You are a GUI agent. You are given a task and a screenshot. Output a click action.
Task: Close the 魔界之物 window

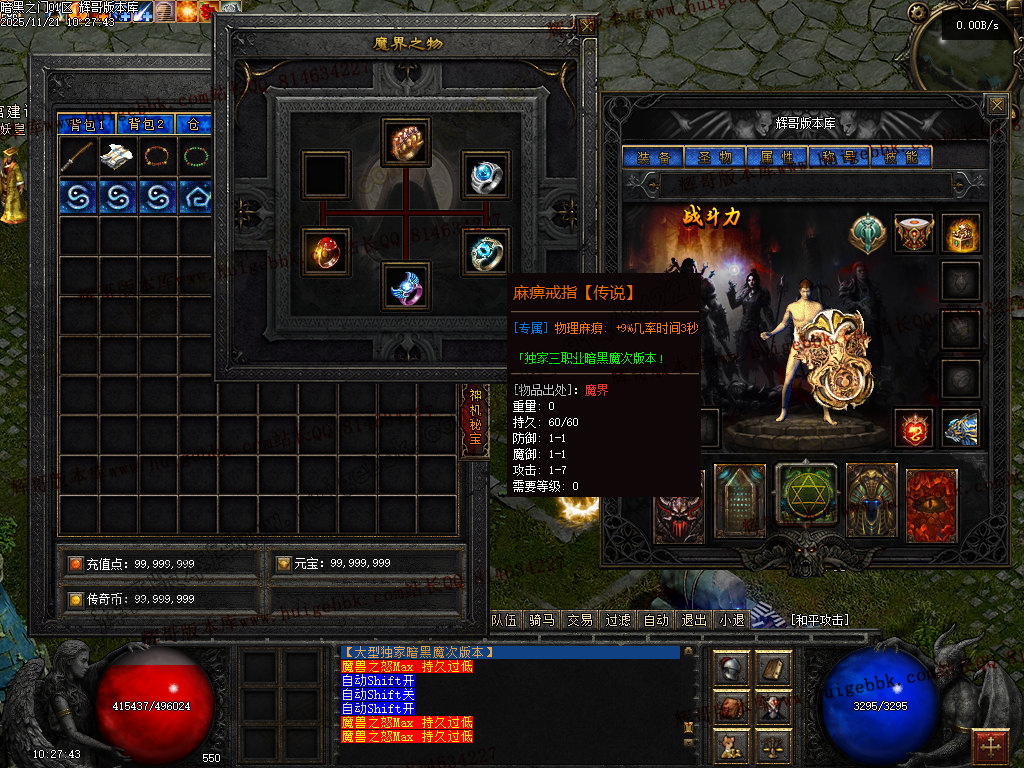[585, 26]
